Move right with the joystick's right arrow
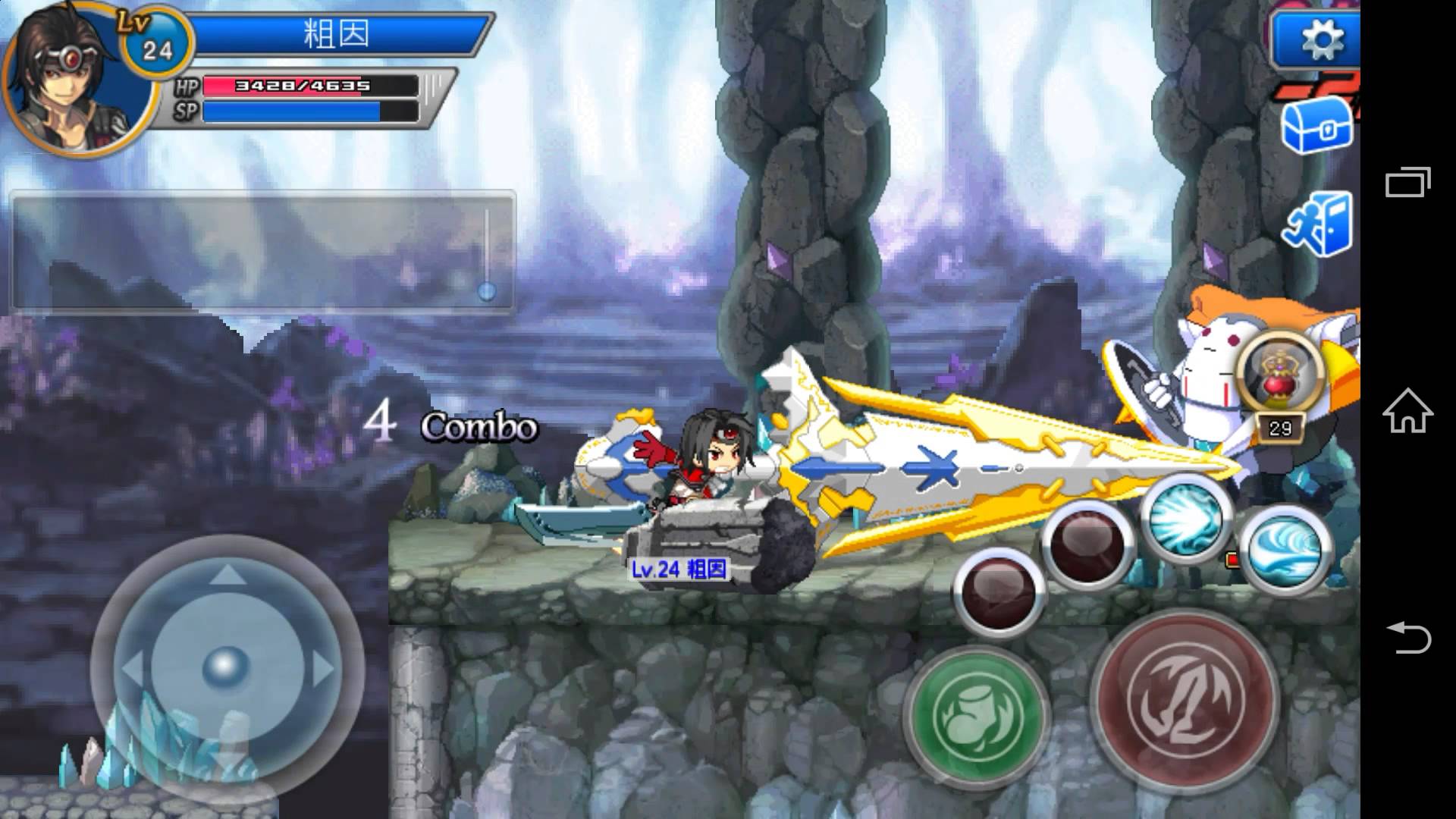1456x819 pixels. click(322, 670)
